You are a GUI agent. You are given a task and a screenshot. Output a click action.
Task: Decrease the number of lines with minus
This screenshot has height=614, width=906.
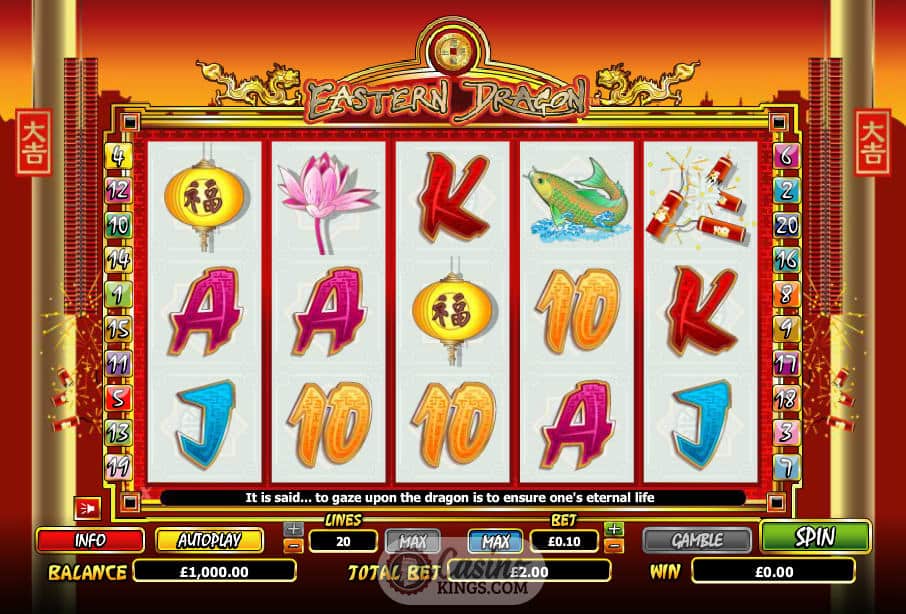(292, 547)
